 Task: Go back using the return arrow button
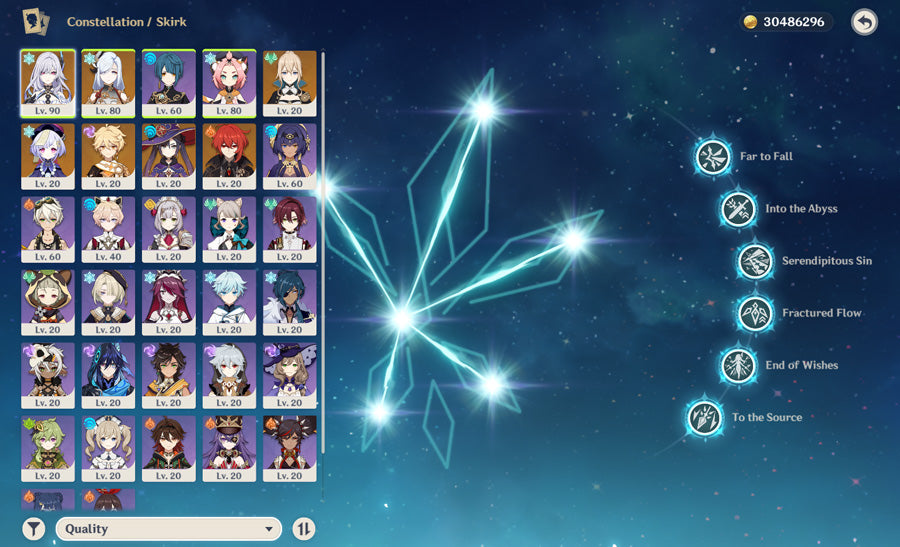pyautogui.click(x=864, y=22)
